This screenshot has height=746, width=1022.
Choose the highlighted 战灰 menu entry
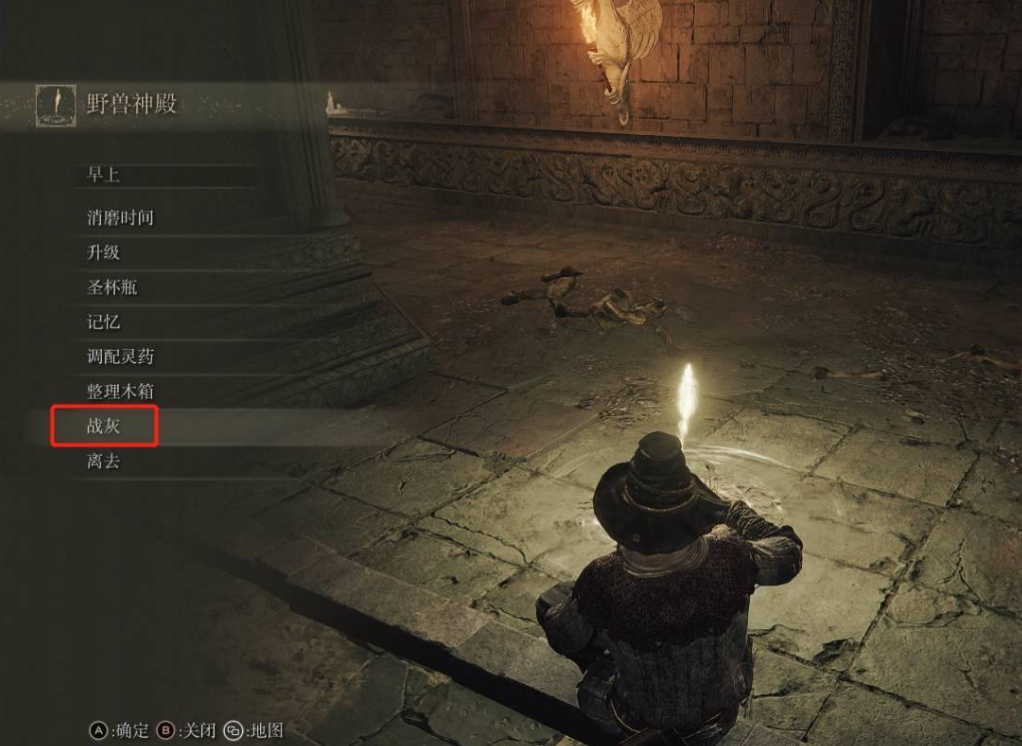[x=105, y=427]
